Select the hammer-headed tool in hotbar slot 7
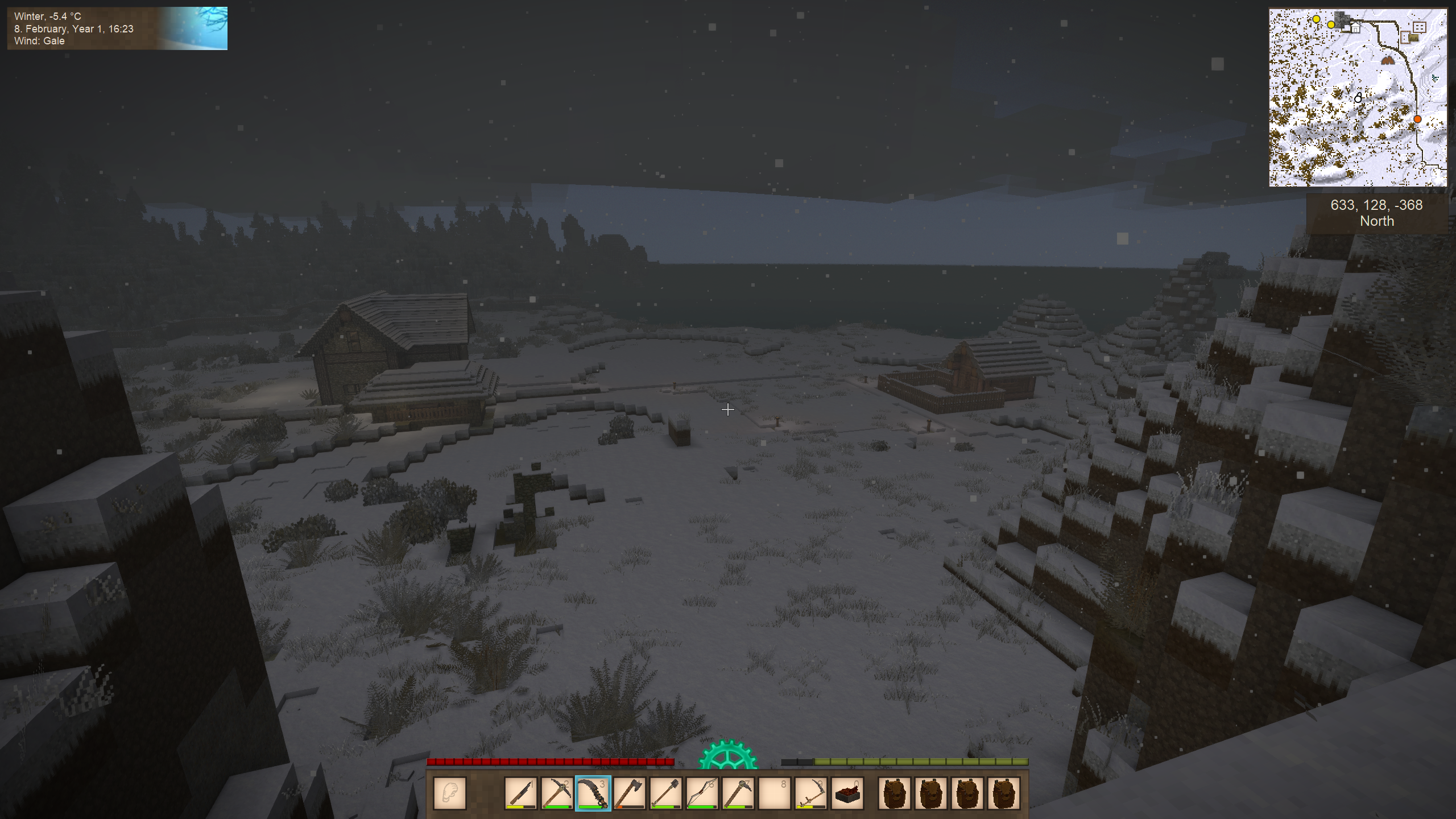The height and width of the screenshot is (819, 1456). (738, 793)
